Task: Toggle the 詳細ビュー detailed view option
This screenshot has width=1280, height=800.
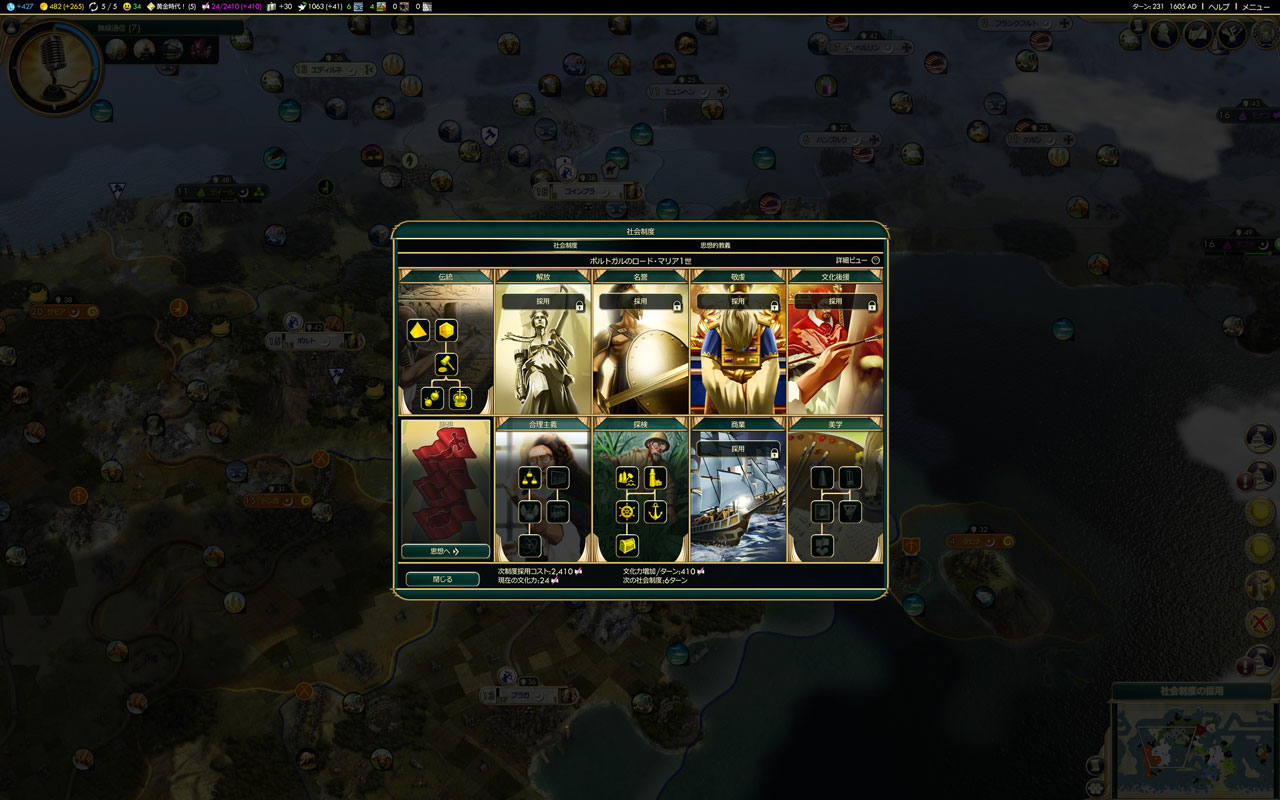Action: coord(875,260)
